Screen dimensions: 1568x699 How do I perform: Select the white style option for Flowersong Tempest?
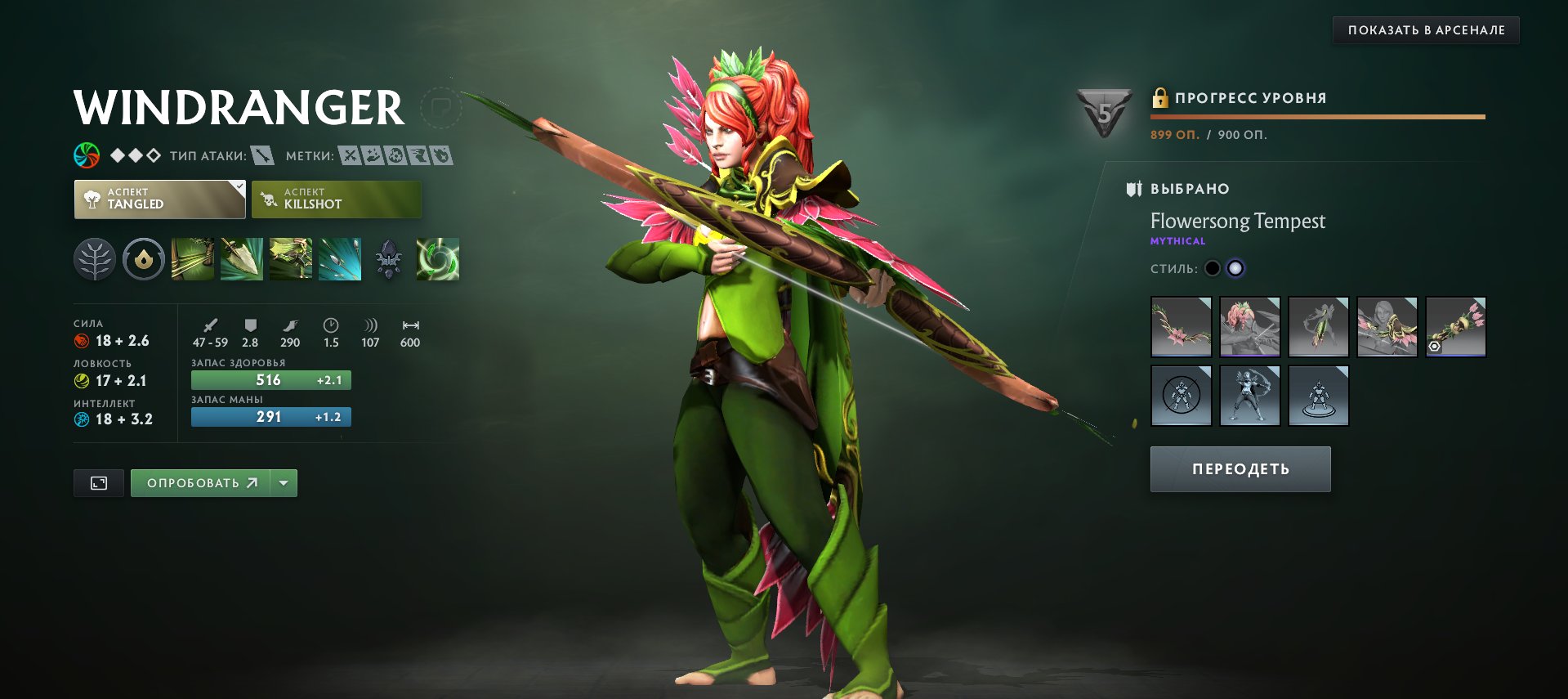pos(1237,267)
